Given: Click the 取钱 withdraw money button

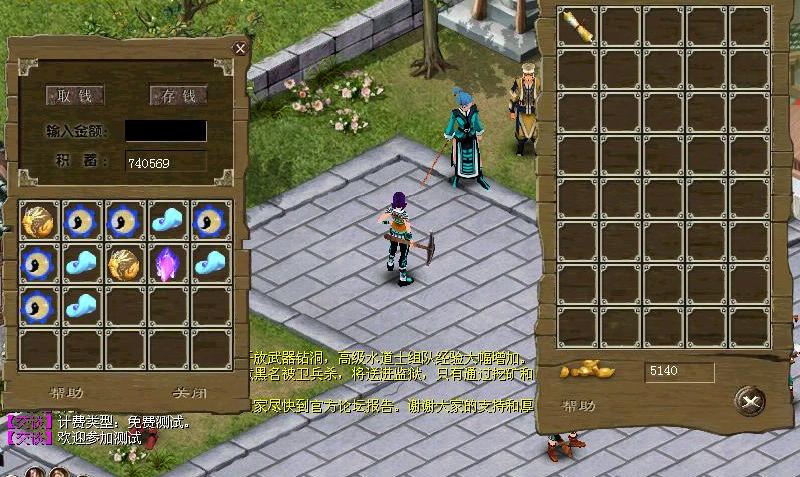Looking at the screenshot, I should tap(75, 96).
